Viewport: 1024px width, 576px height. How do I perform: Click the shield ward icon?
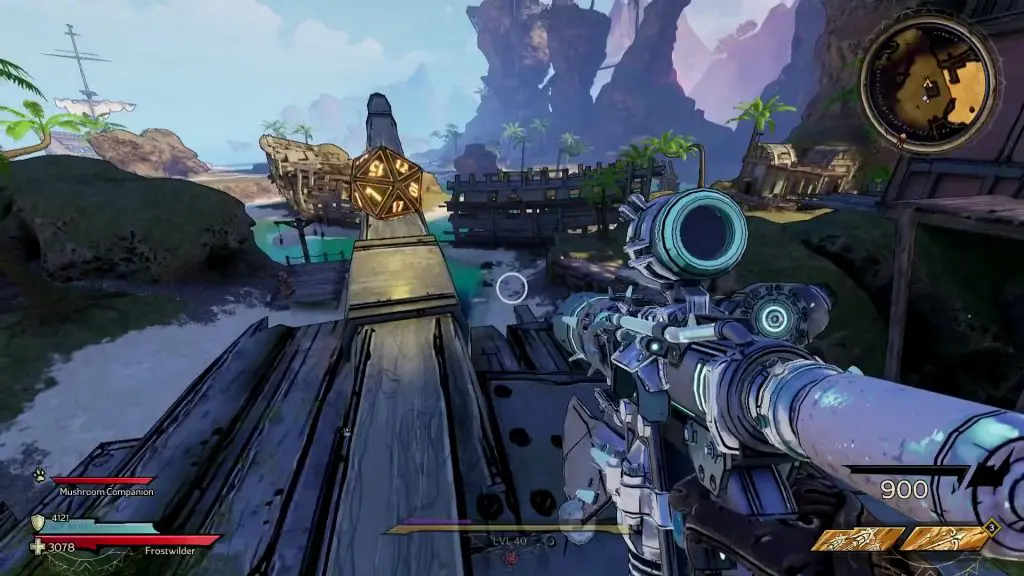(38, 520)
